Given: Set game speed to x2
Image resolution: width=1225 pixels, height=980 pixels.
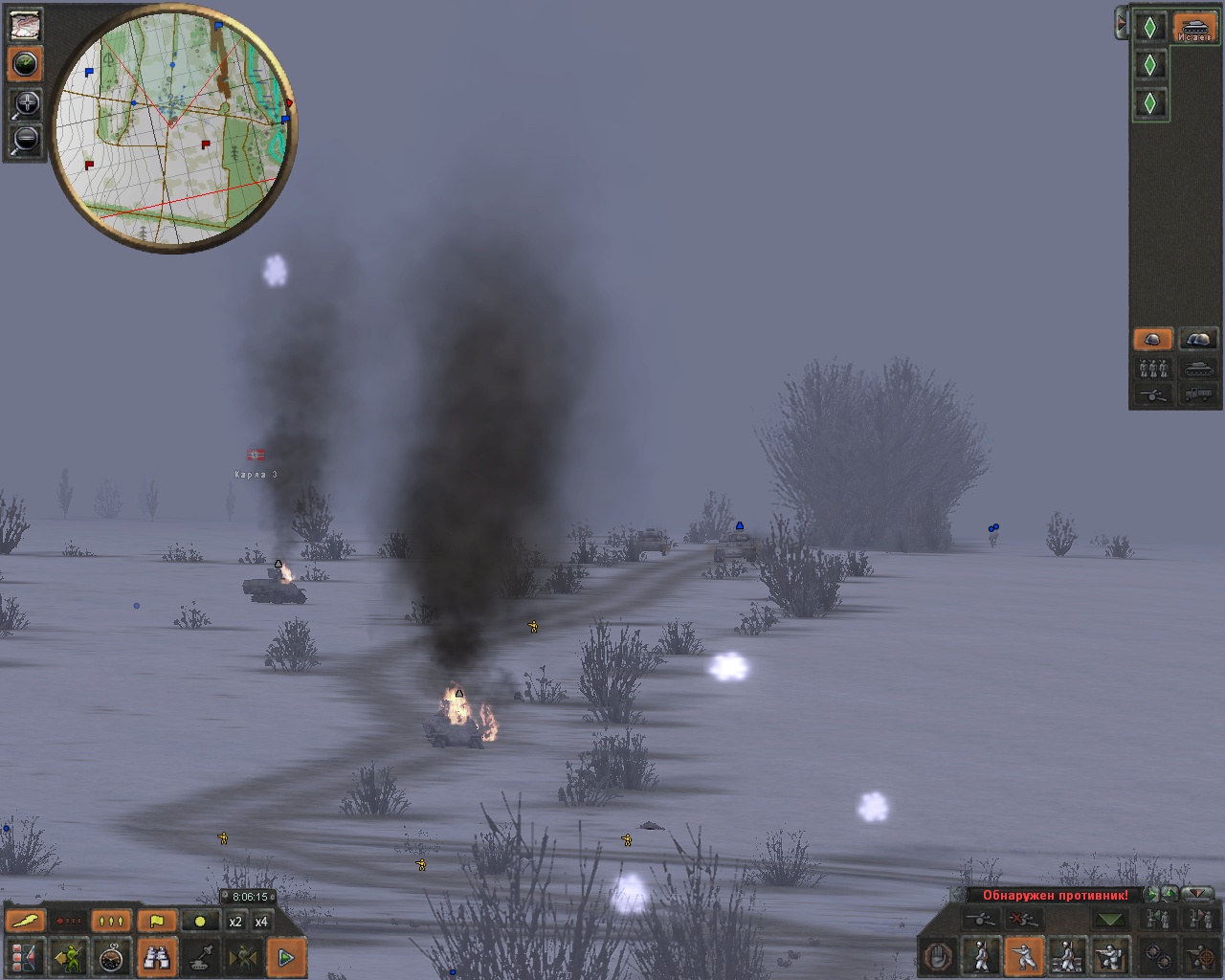Looking at the screenshot, I should (235, 922).
